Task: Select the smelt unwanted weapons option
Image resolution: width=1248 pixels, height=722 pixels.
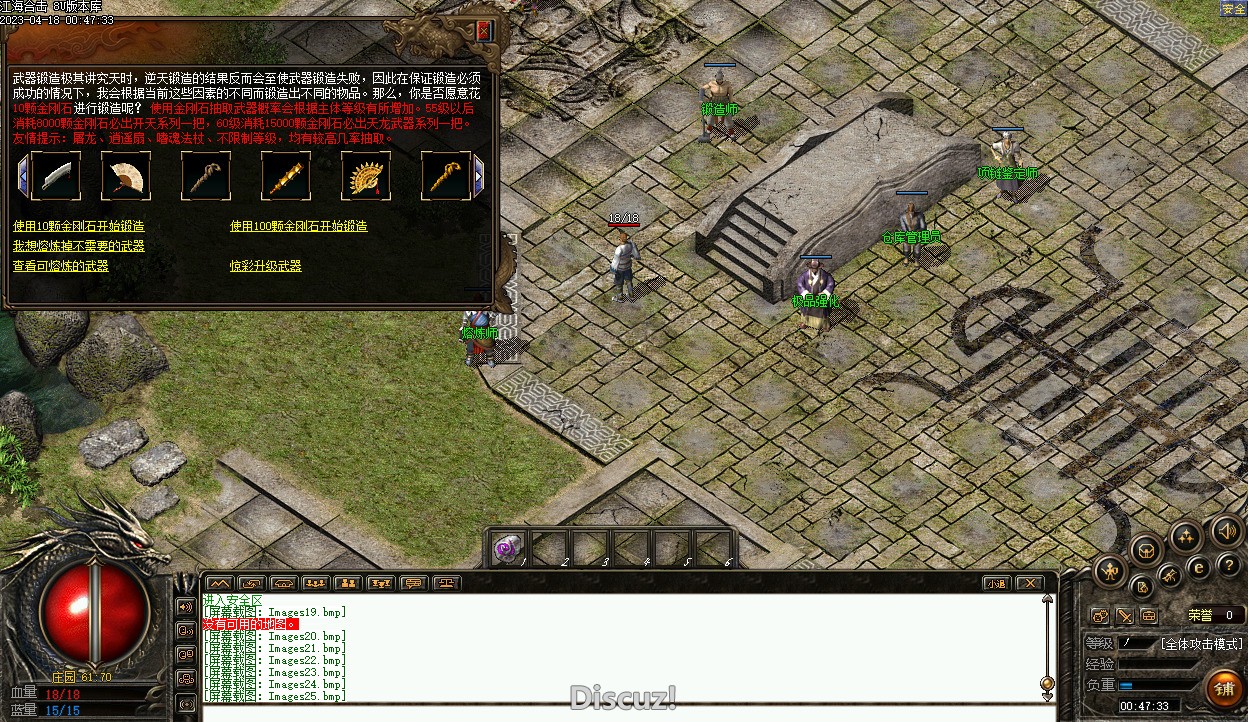Action: pyautogui.click(x=78, y=246)
